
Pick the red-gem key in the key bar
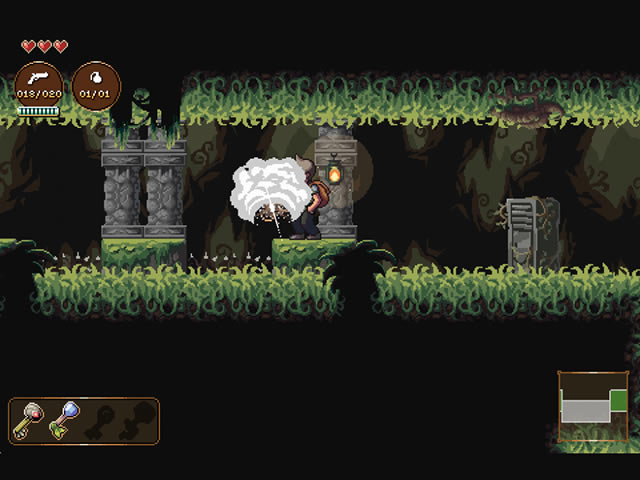pos(29,420)
